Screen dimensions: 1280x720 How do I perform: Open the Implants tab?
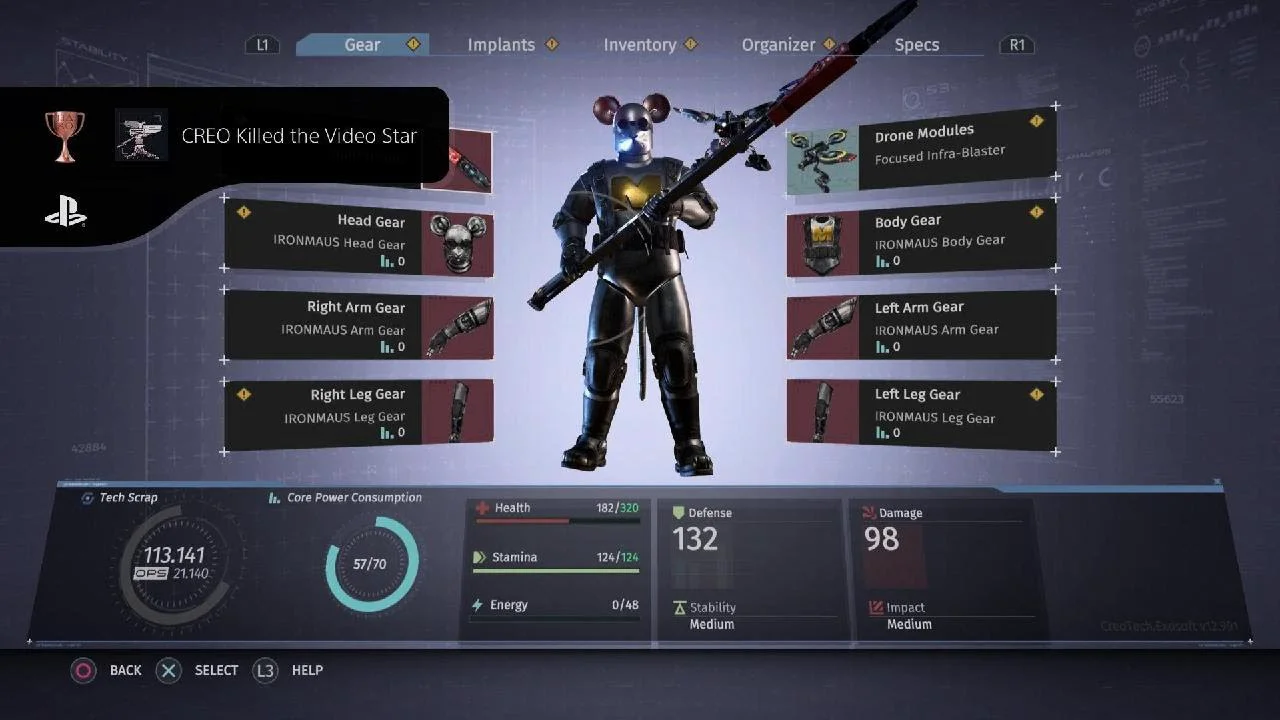[x=501, y=45]
